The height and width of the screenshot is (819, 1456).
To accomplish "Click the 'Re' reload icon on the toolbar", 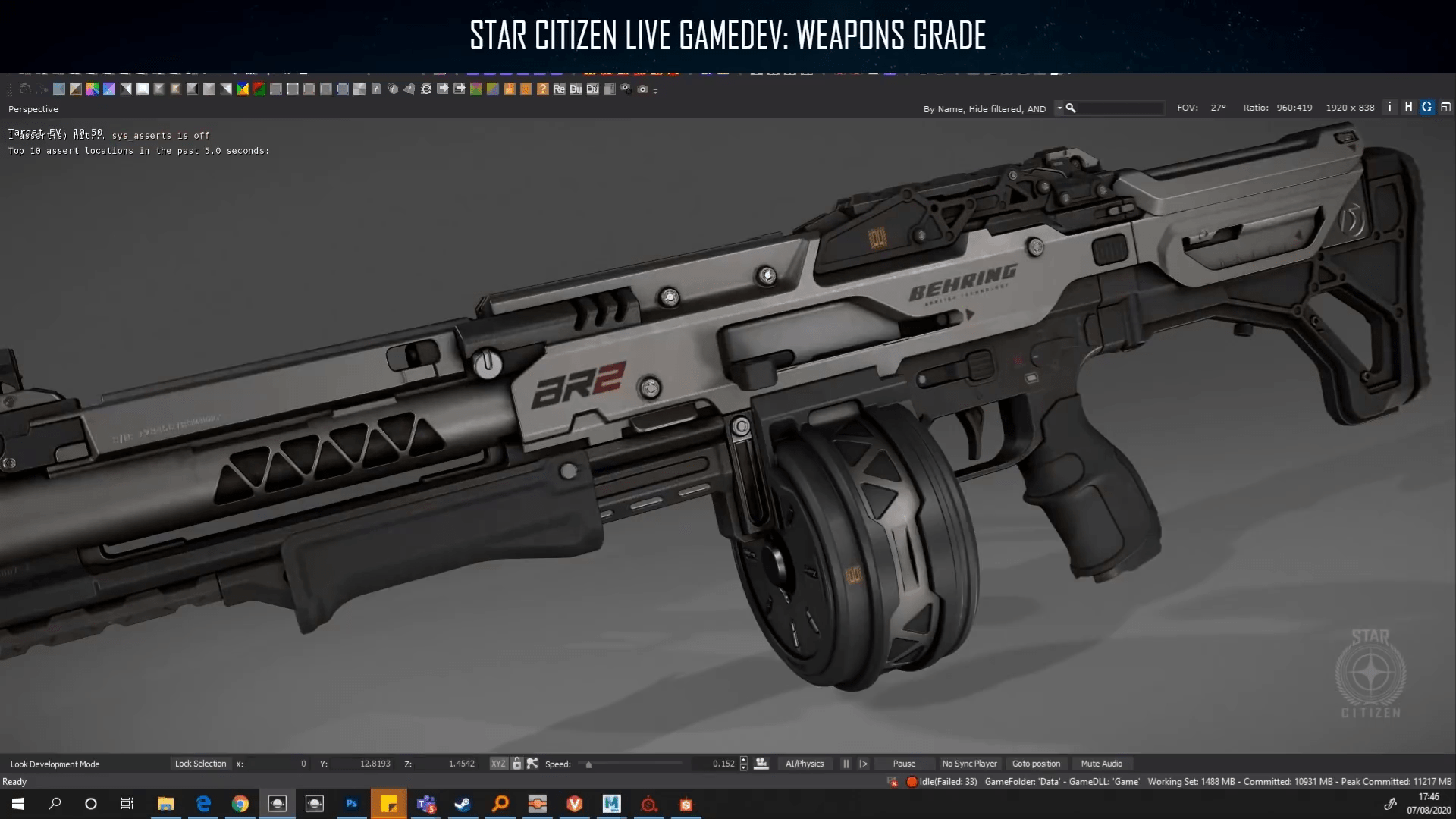I will click(x=559, y=89).
